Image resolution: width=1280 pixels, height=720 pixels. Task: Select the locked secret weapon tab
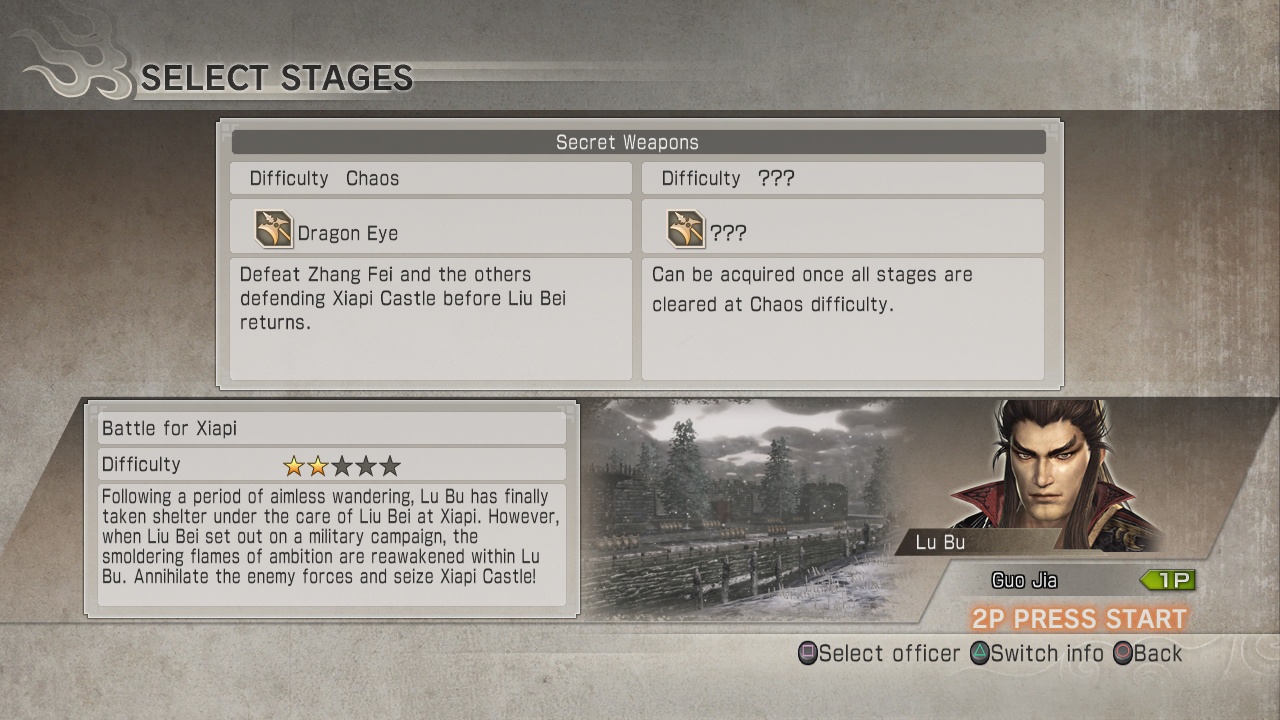pyautogui.click(x=843, y=228)
